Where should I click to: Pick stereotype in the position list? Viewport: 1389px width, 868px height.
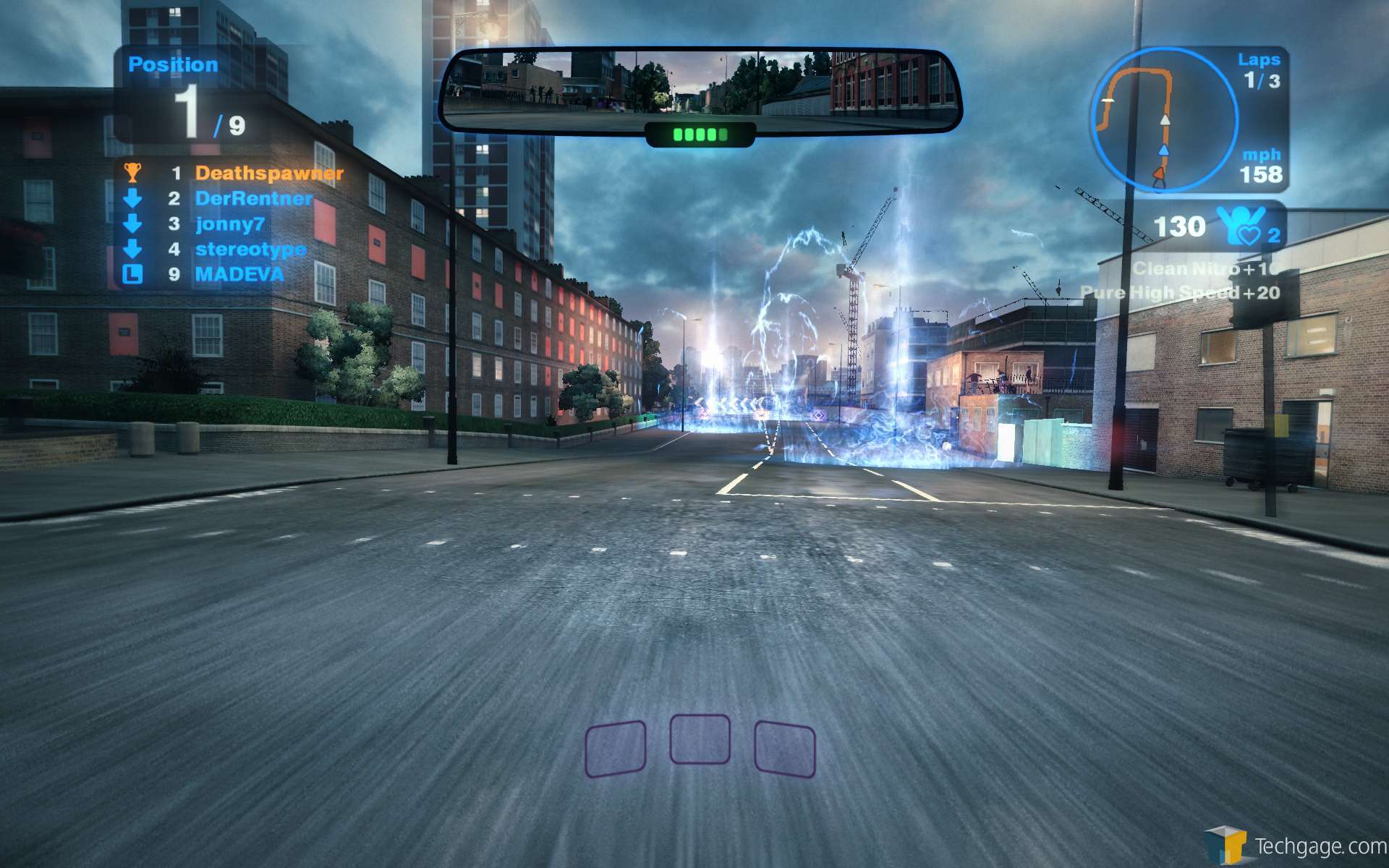(250, 250)
